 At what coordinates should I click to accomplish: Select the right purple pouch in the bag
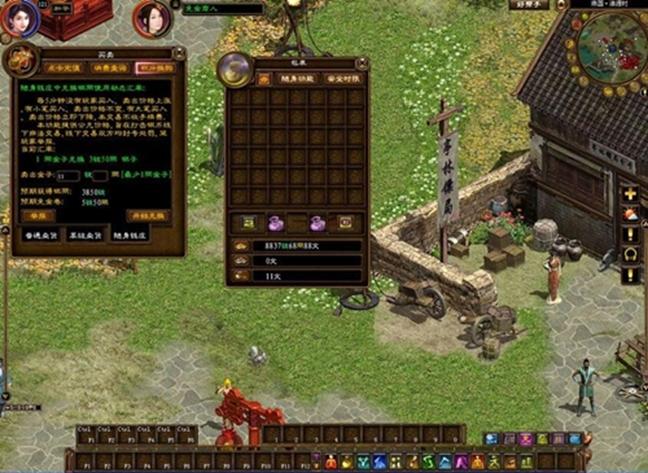point(317,222)
